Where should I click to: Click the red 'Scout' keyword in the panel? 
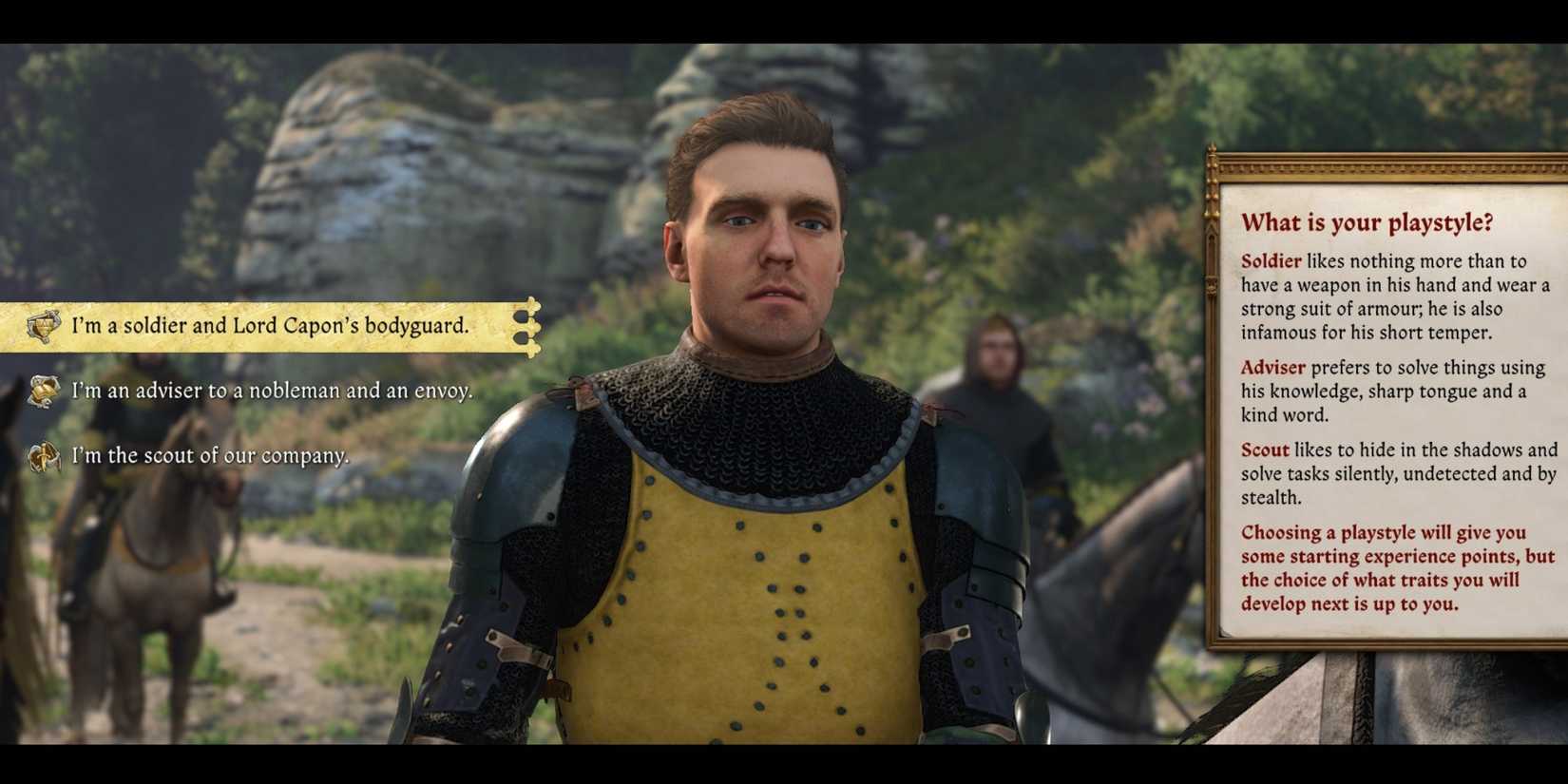[x=1264, y=449]
